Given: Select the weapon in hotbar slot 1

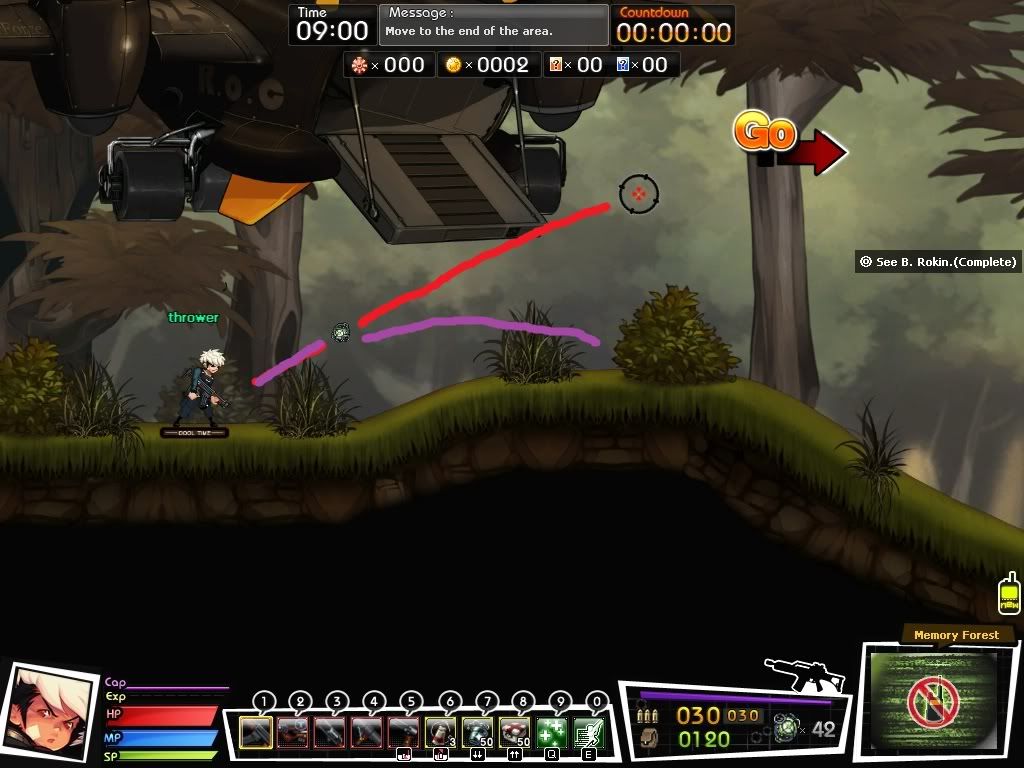Looking at the screenshot, I should pyautogui.click(x=256, y=733).
